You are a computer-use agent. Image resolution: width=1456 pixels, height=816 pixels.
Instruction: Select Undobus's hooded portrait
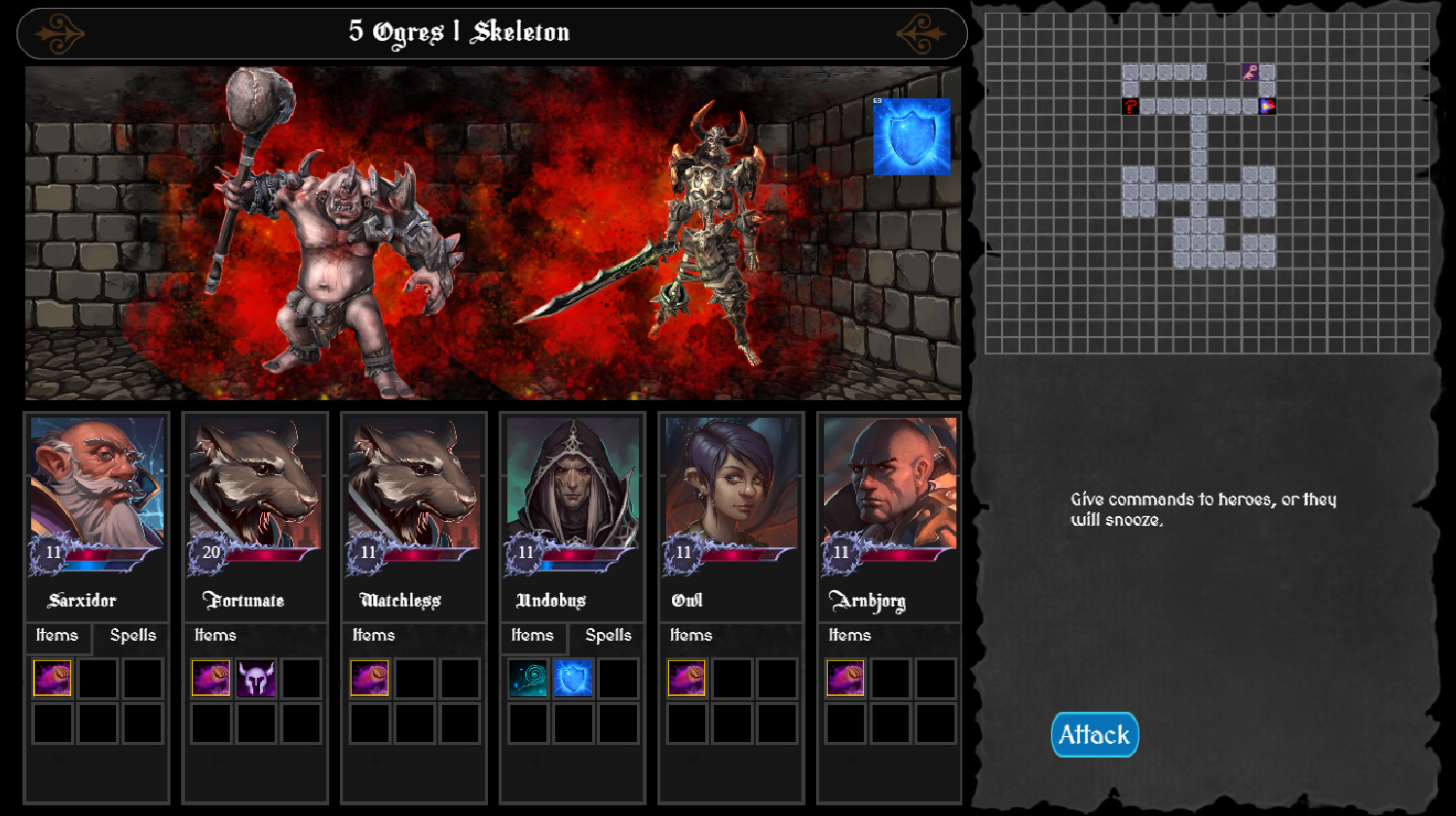pos(573,484)
